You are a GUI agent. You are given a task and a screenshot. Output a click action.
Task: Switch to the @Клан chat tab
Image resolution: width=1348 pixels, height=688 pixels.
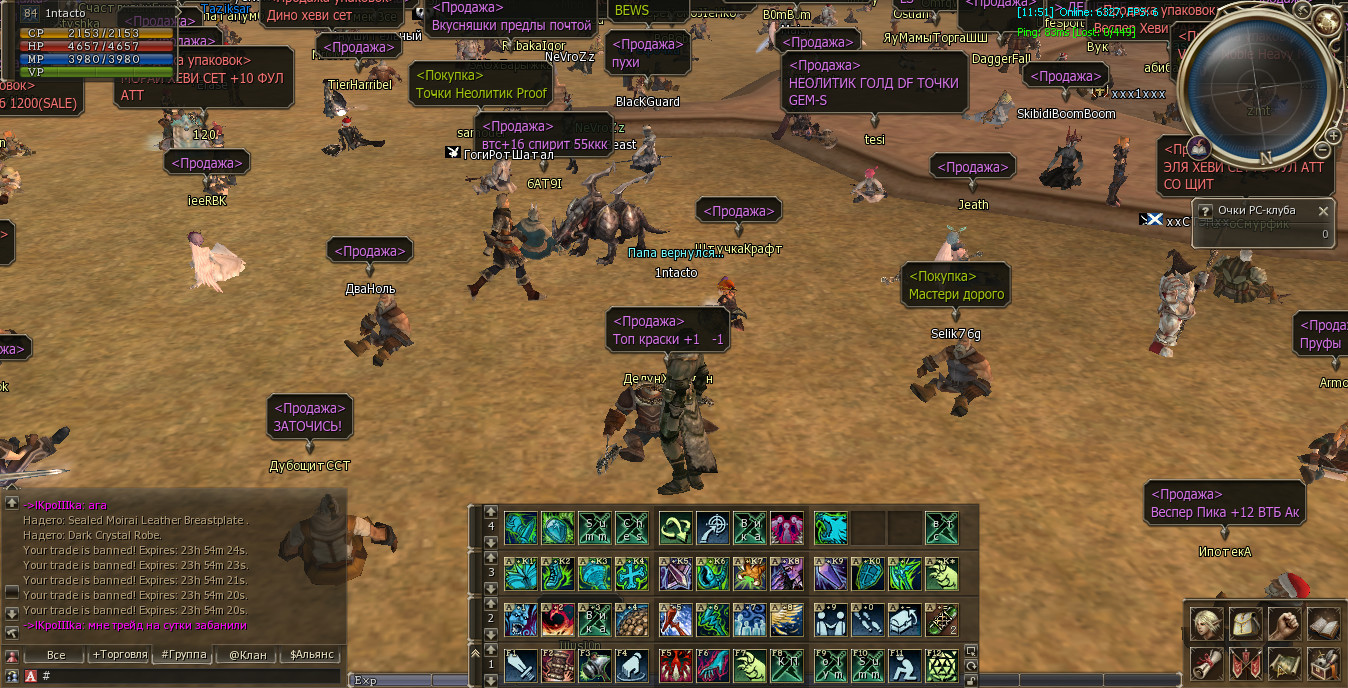click(247, 655)
